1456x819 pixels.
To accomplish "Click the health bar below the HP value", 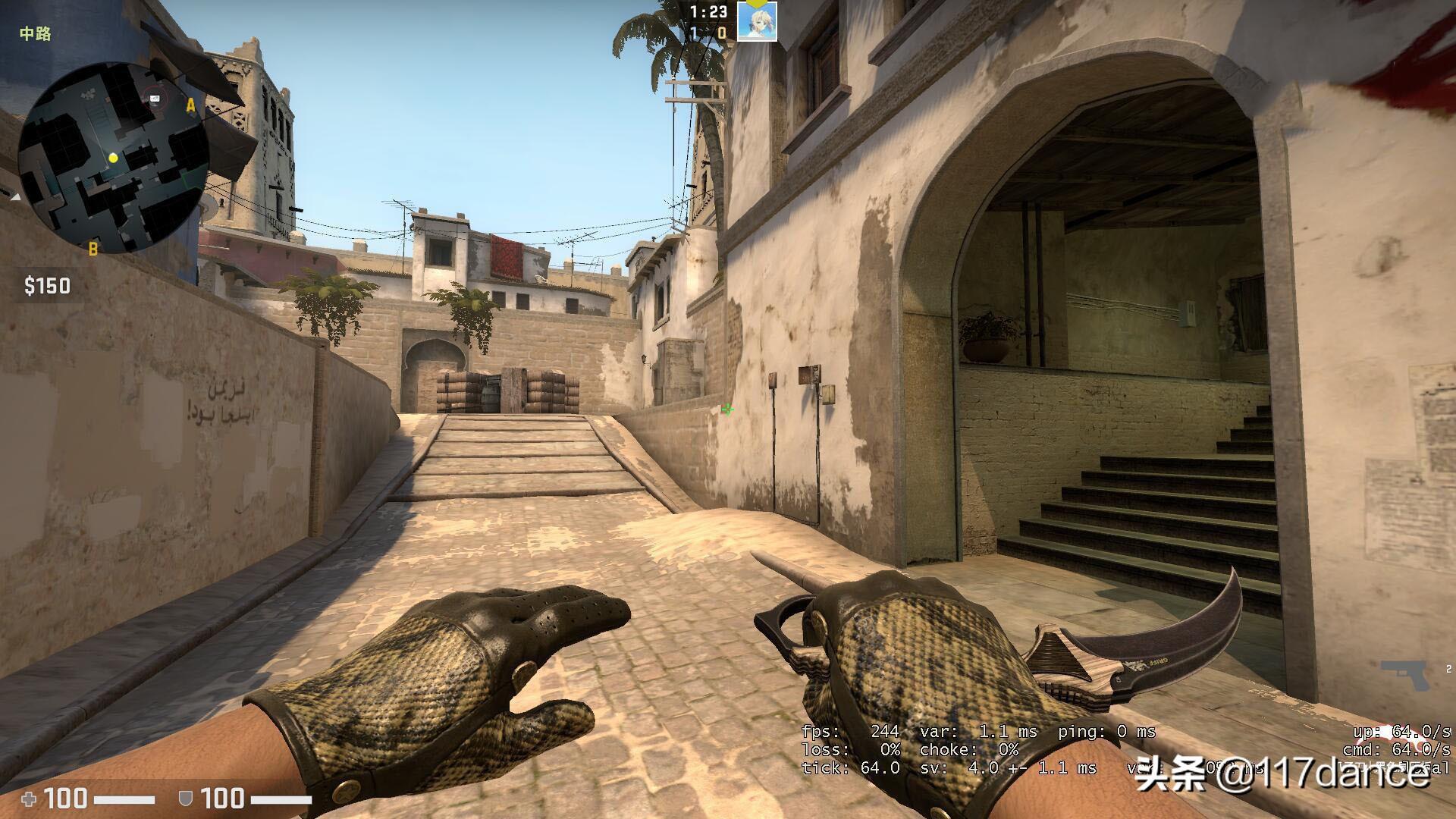I will [x=124, y=799].
